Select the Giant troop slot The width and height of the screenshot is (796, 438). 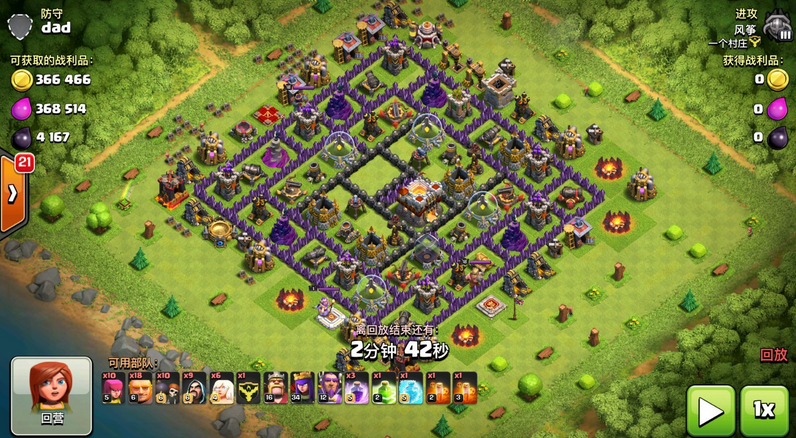[140, 387]
